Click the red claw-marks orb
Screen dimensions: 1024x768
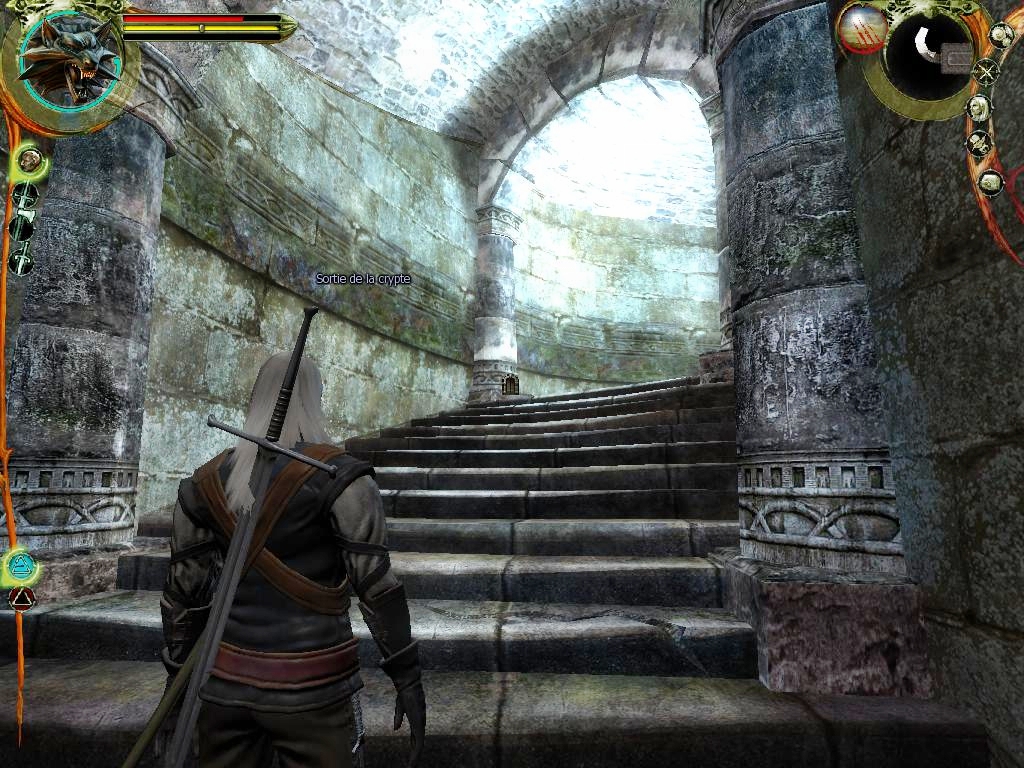[x=860, y=29]
